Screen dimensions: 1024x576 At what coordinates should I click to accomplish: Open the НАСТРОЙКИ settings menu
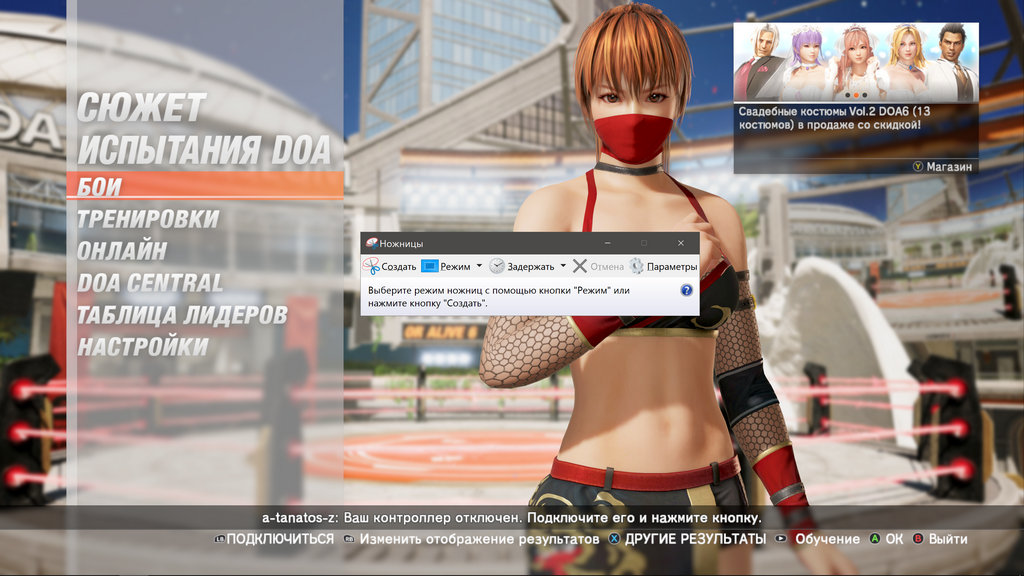click(143, 347)
